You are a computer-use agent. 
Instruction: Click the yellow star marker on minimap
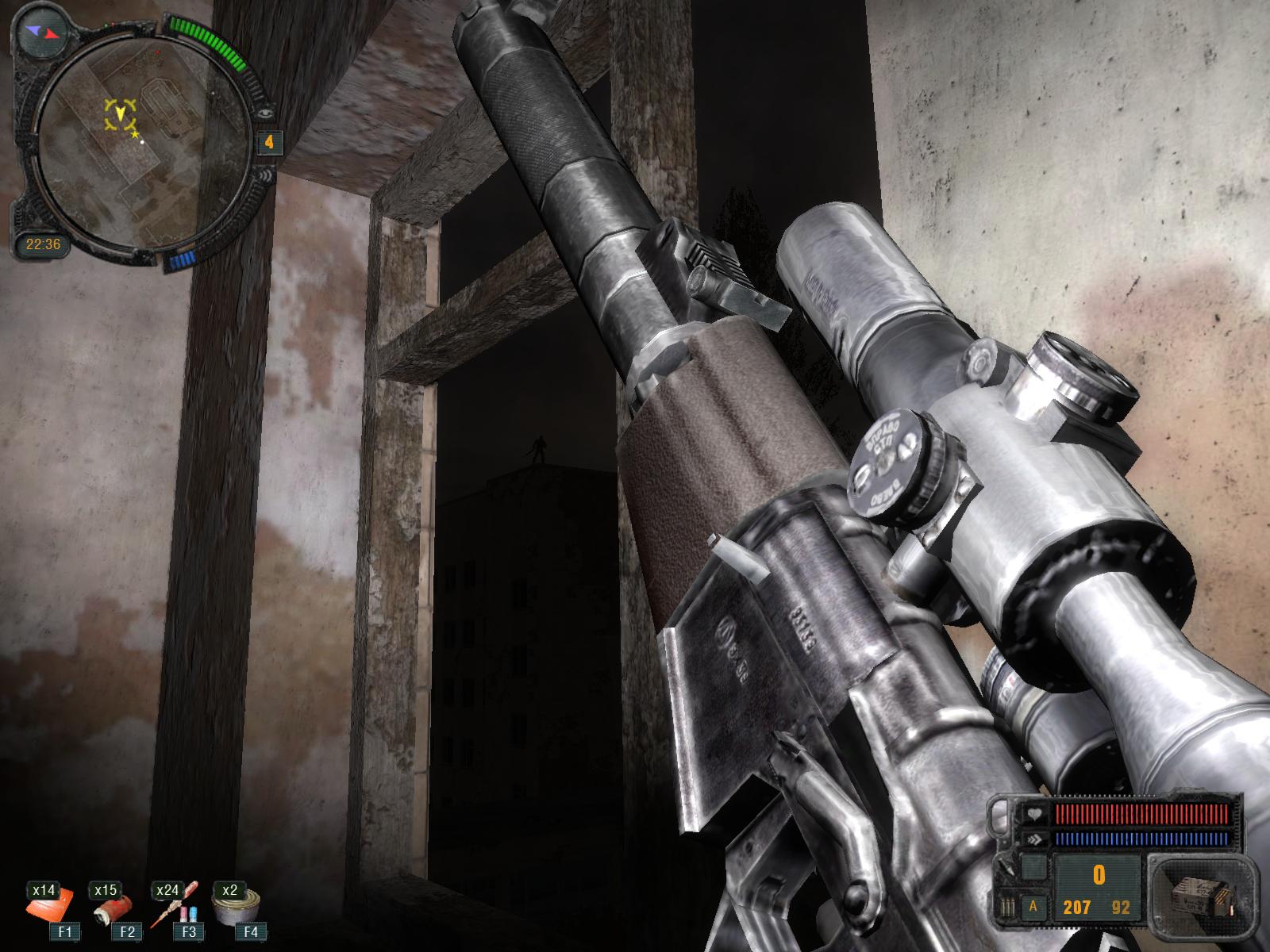[134, 136]
